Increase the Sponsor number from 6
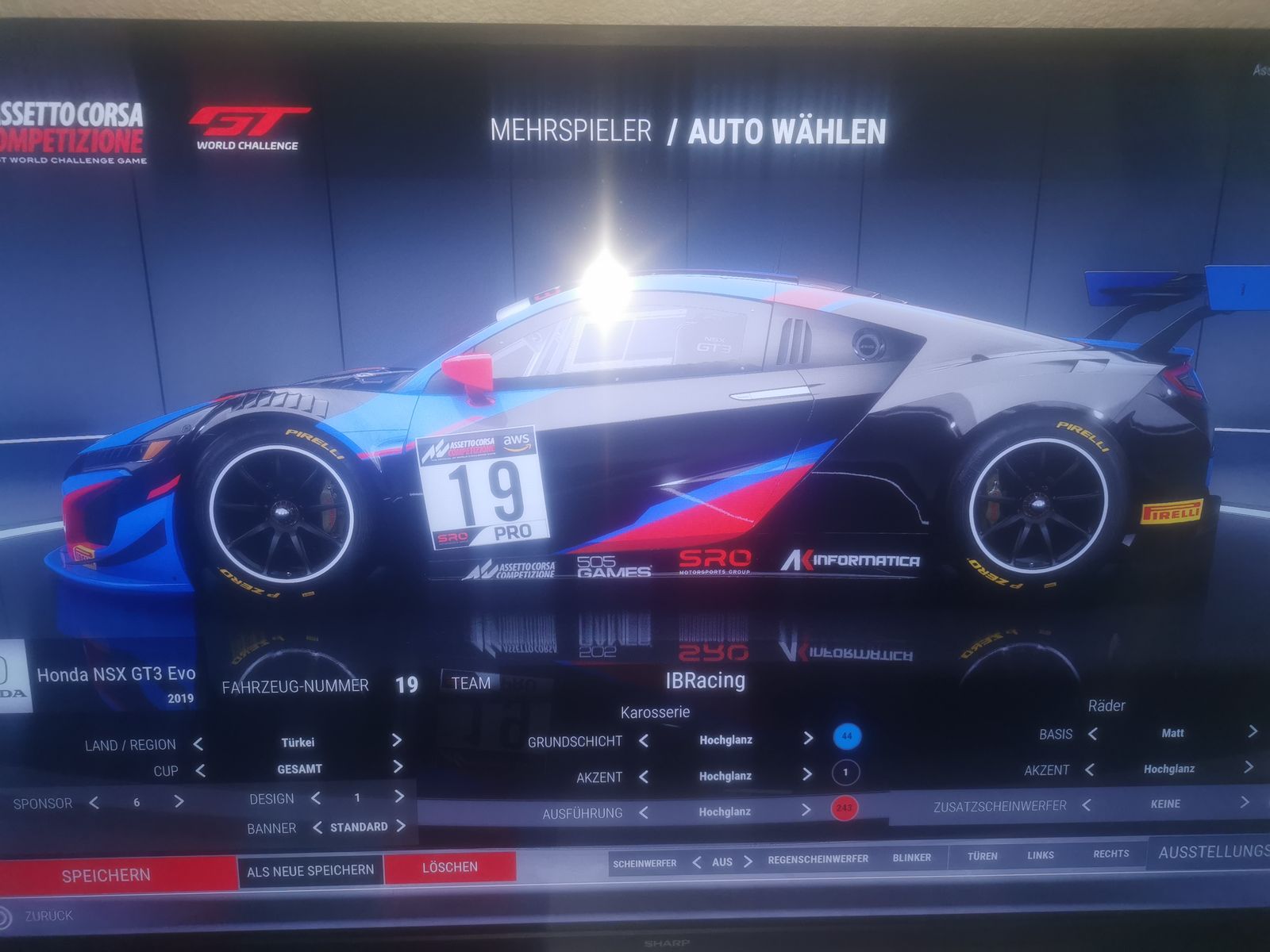The height and width of the screenshot is (952, 1270). point(179,801)
